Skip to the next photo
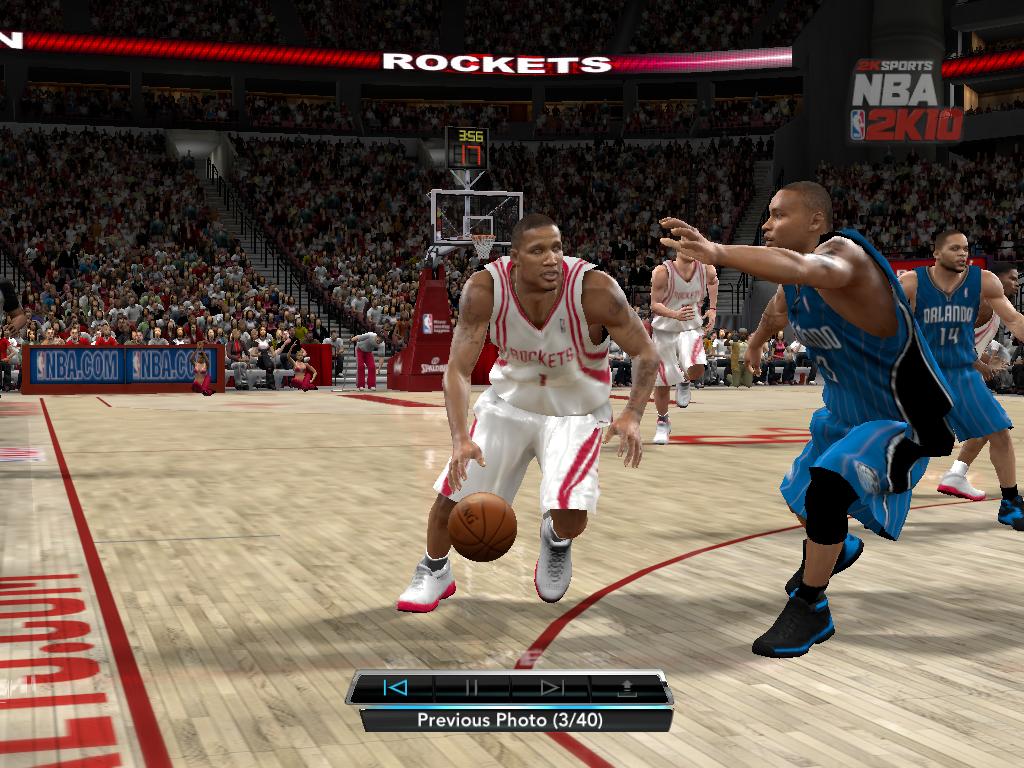 [551, 688]
